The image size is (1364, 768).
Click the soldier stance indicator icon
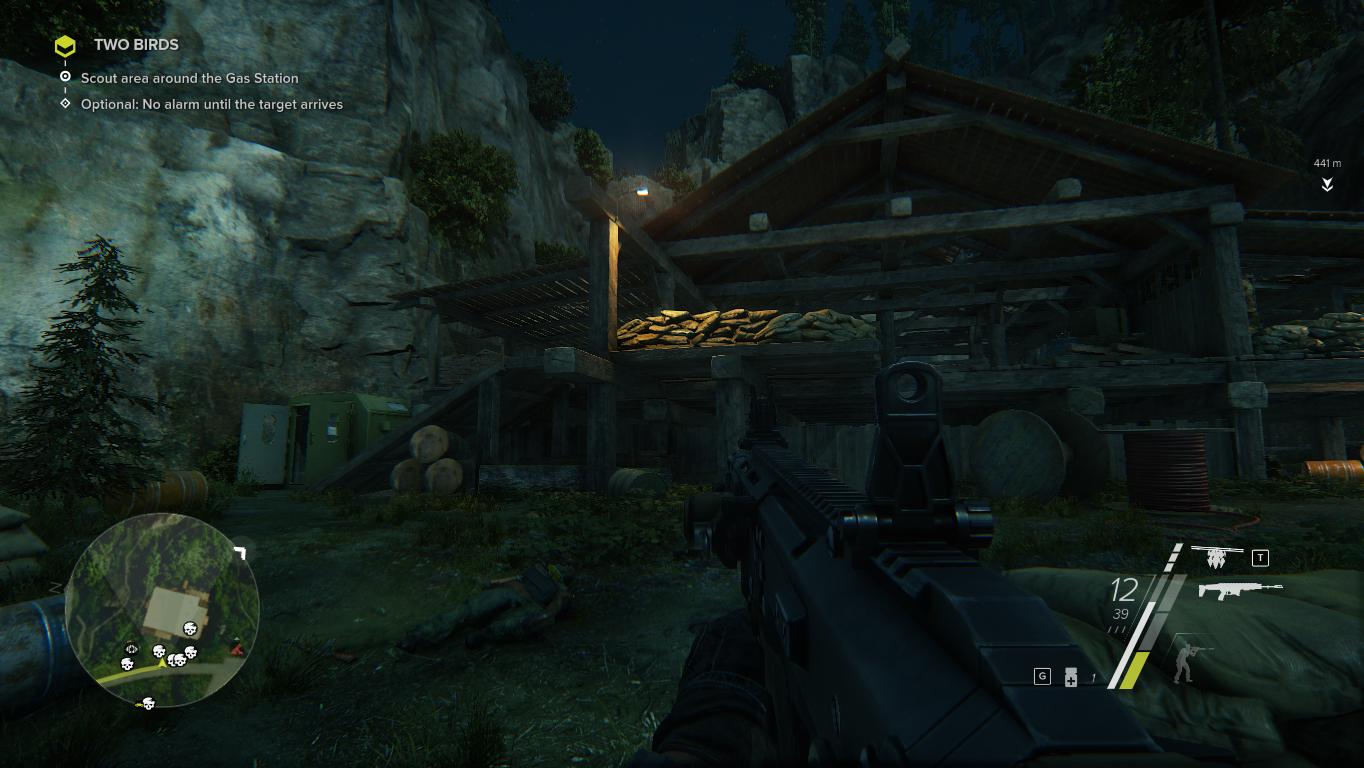[x=1190, y=659]
